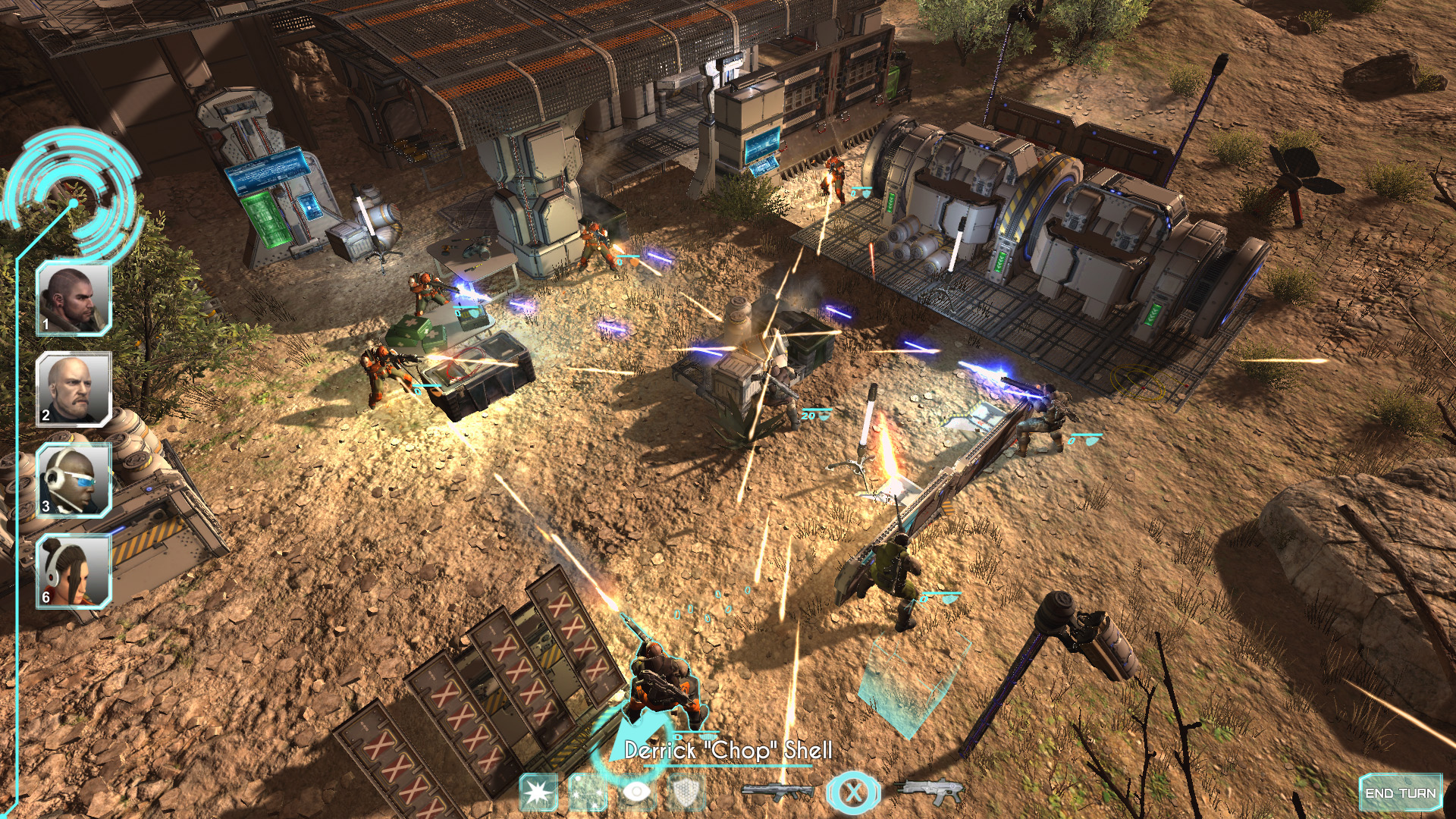Select the equipped assault rifle weapon icon
Image resolution: width=1456 pixels, height=819 pixels.
(777, 789)
